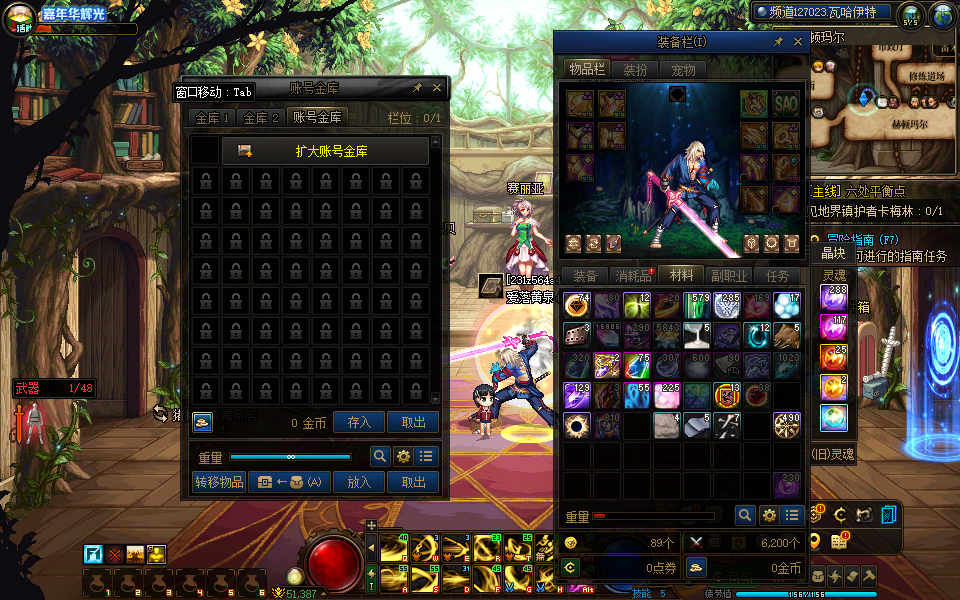Open the 消耗品 consumables tab
960x600 pixels.
pyautogui.click(x=632, y=276)
